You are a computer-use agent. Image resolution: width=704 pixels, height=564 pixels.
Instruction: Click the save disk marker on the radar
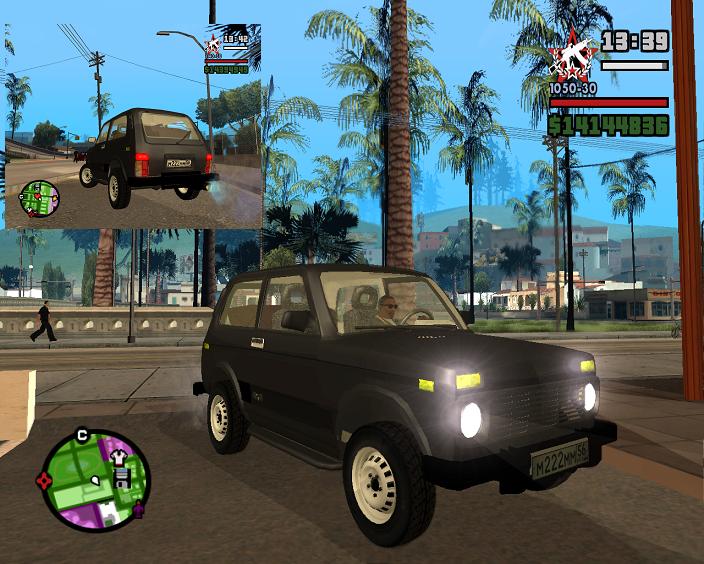(x=122, y=478)
